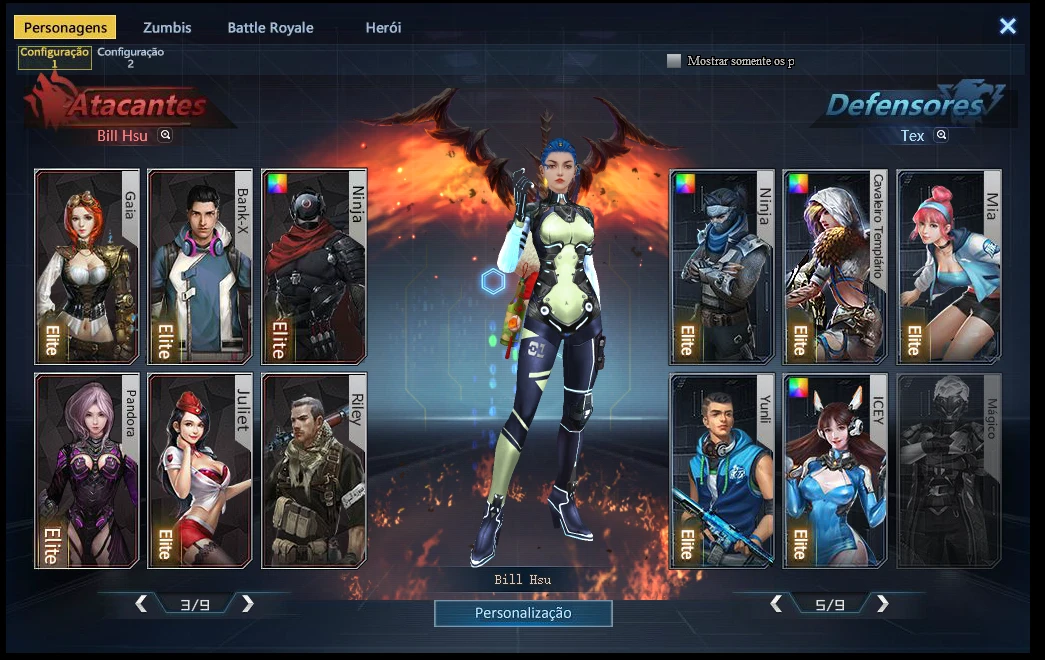
Task: Click the magnifier next to Tex
Action: point(941,135)
